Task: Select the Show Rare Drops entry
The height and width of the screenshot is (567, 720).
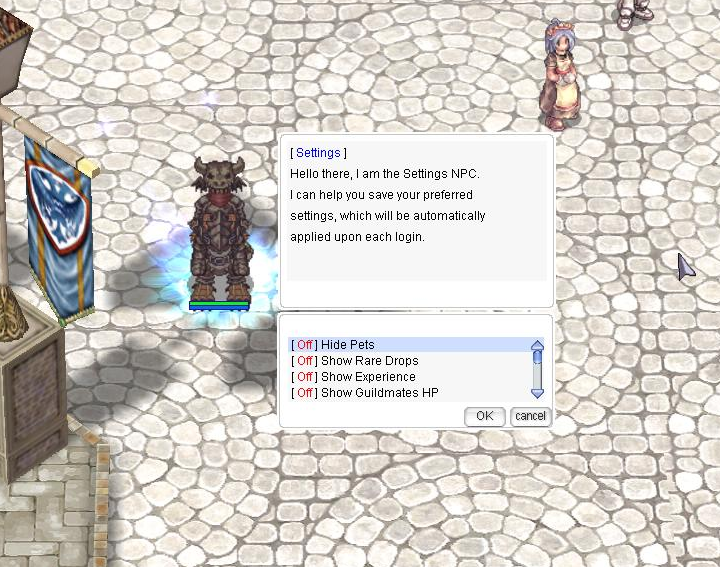Action: click(369, 361)
